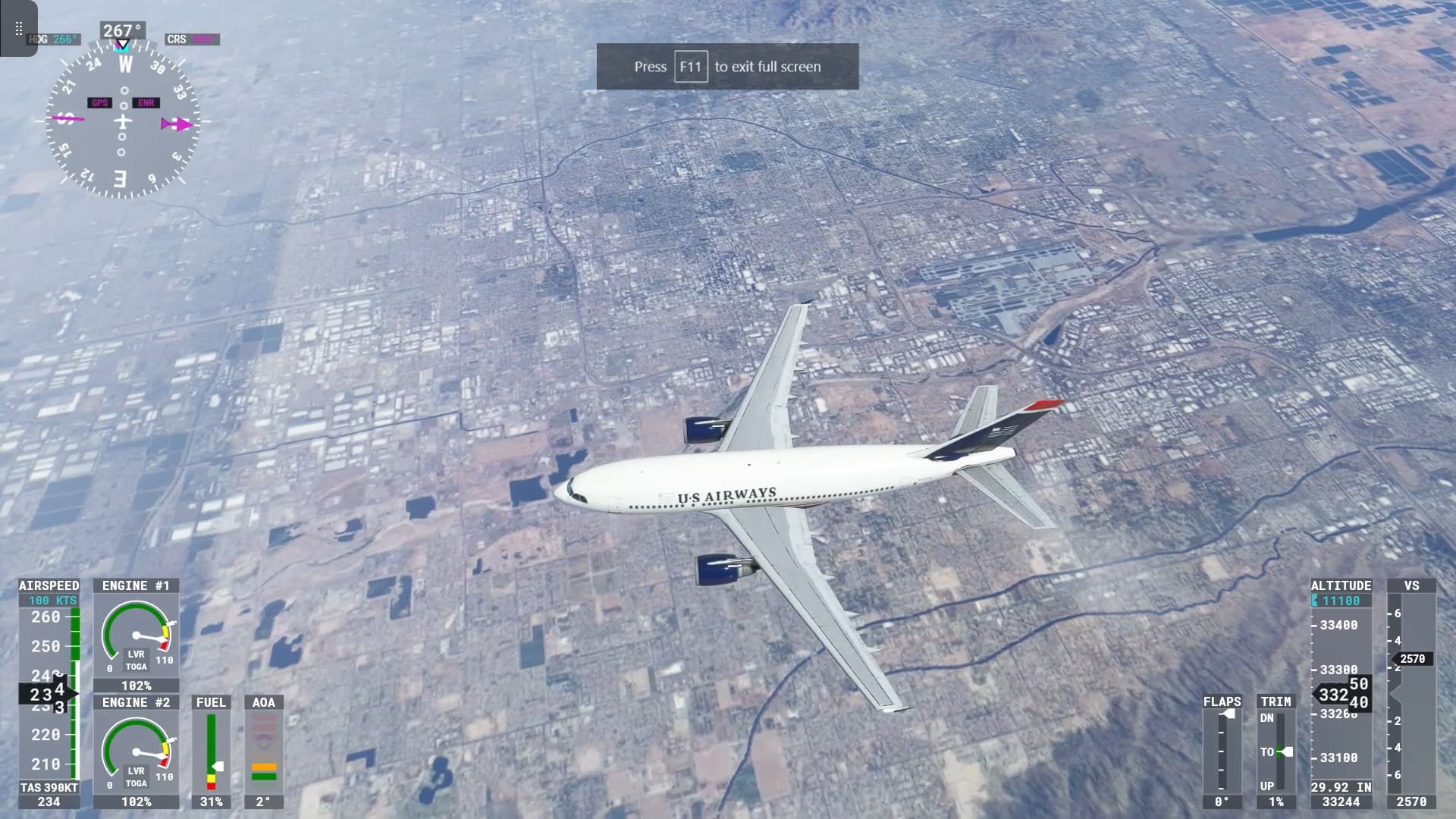1456x819 pixels.
Task: Open the toolbar via the dotted handle
Action: (18, 29)
